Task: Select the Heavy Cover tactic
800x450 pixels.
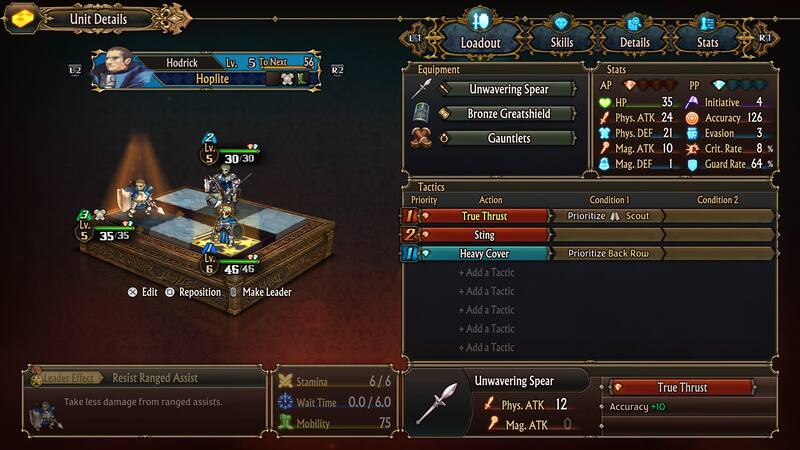Action: click(x=485, y=254)
